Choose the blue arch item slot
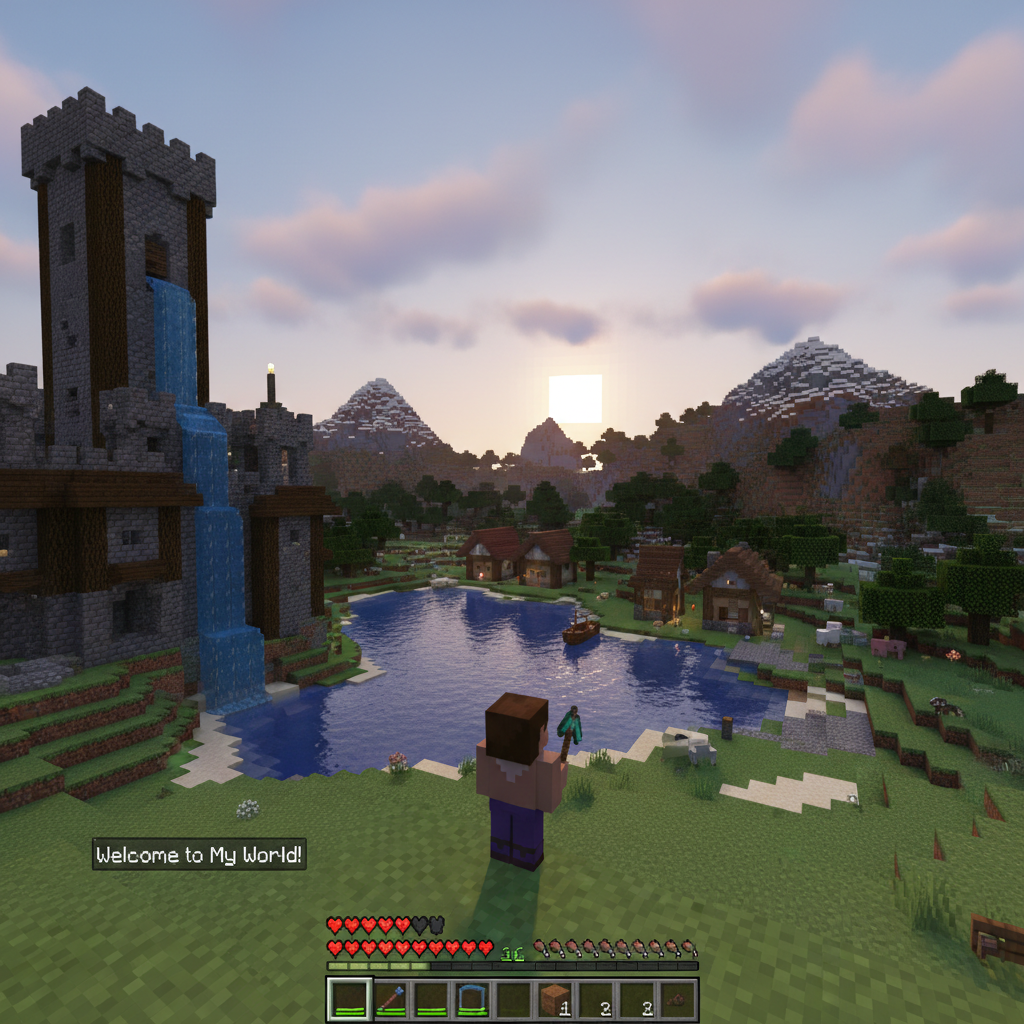 click(472, 999)
